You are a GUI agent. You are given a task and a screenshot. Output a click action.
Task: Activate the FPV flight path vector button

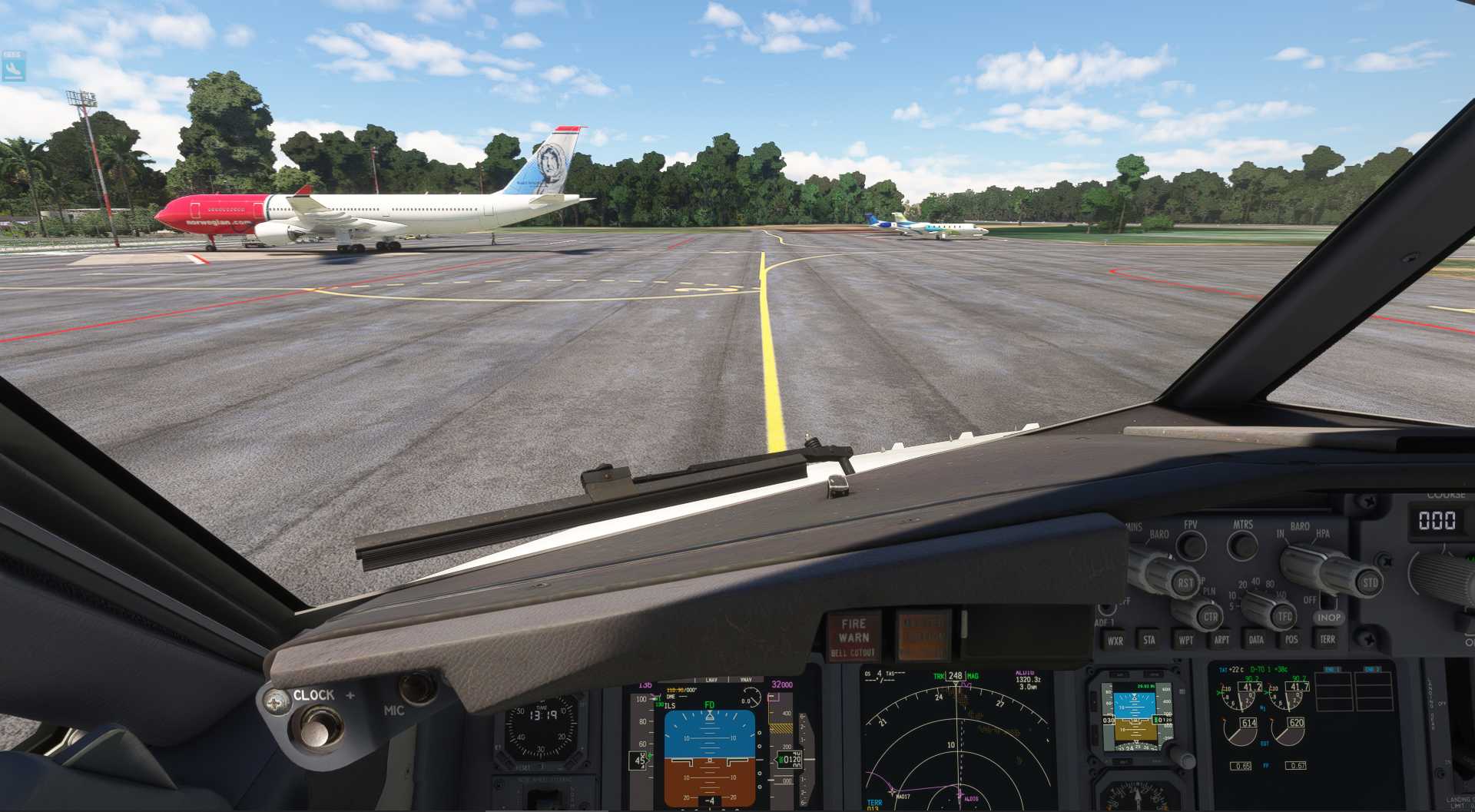[1191, 546]
